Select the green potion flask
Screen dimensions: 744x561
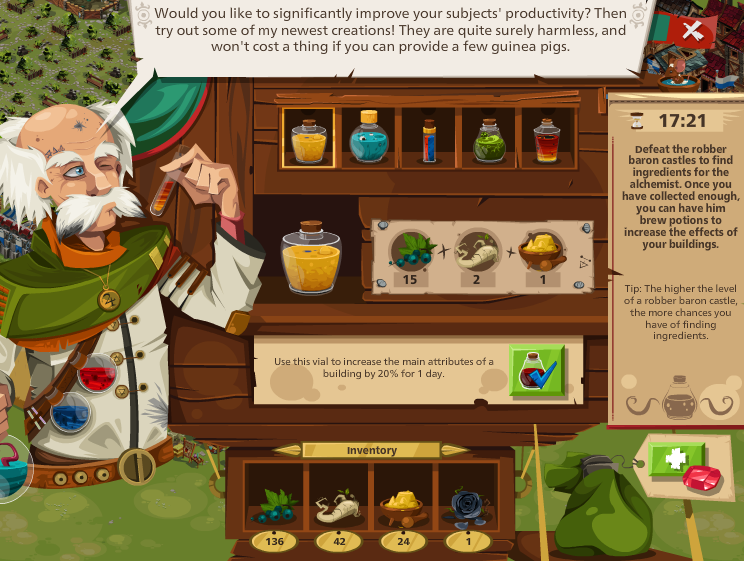click(489, 138)
